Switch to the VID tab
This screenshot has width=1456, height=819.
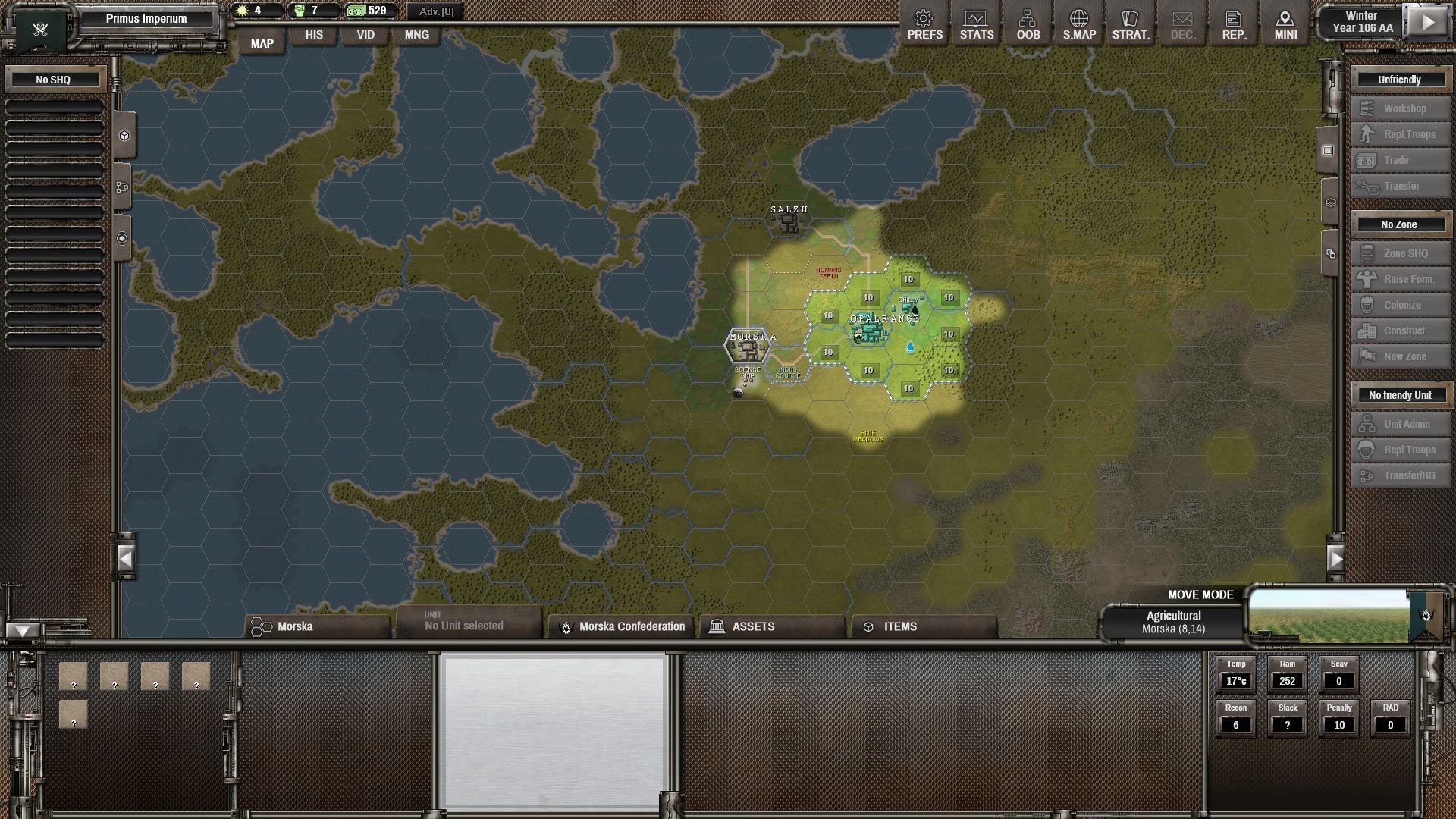(365, 35)
